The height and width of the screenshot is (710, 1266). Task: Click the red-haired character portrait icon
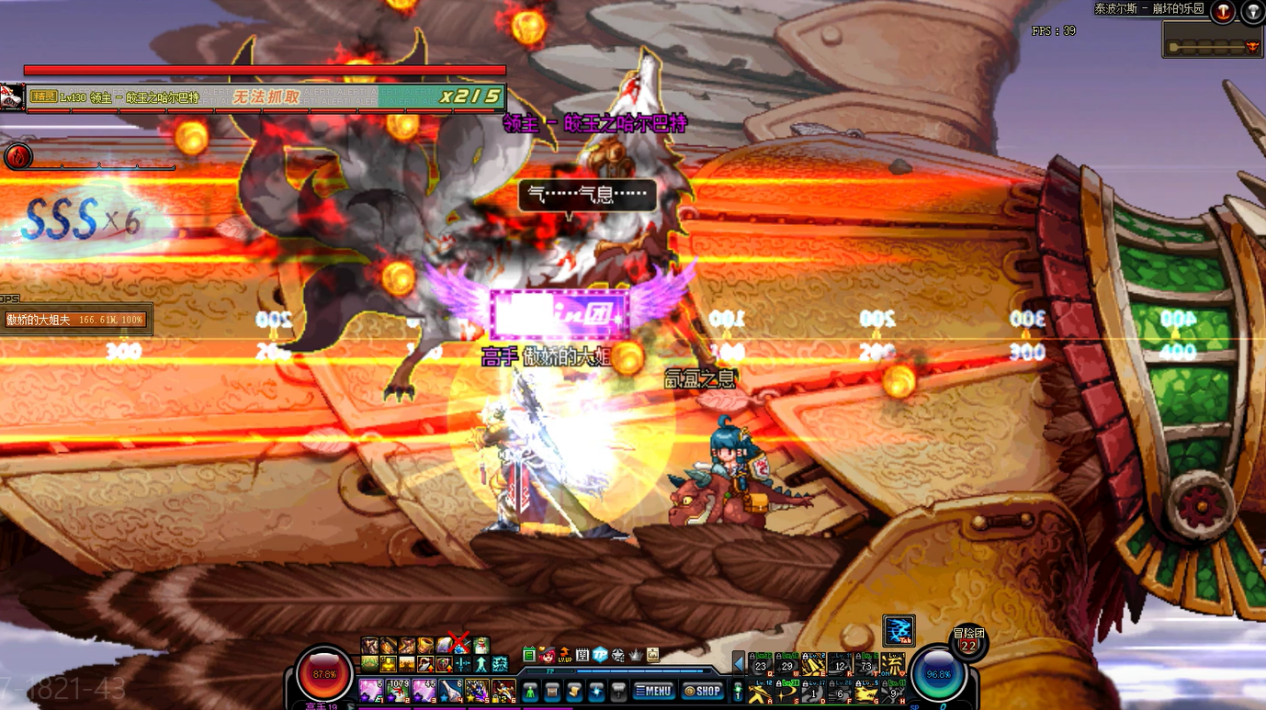pos(546,655)
